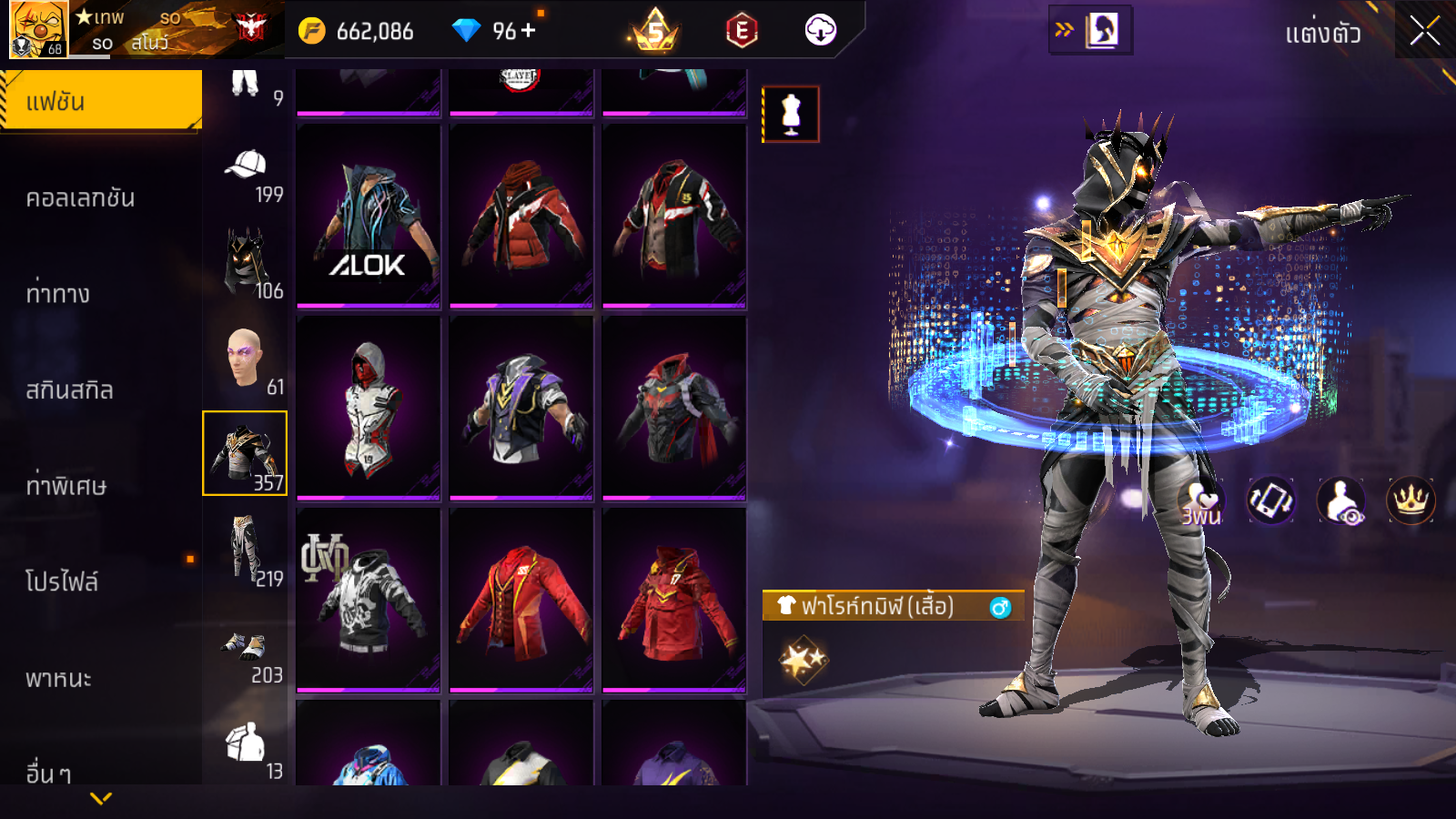Pick the white hoodie with red mask
This screenshot has width=1456, height=819.
pyautogui.click(x=369, y=408)
